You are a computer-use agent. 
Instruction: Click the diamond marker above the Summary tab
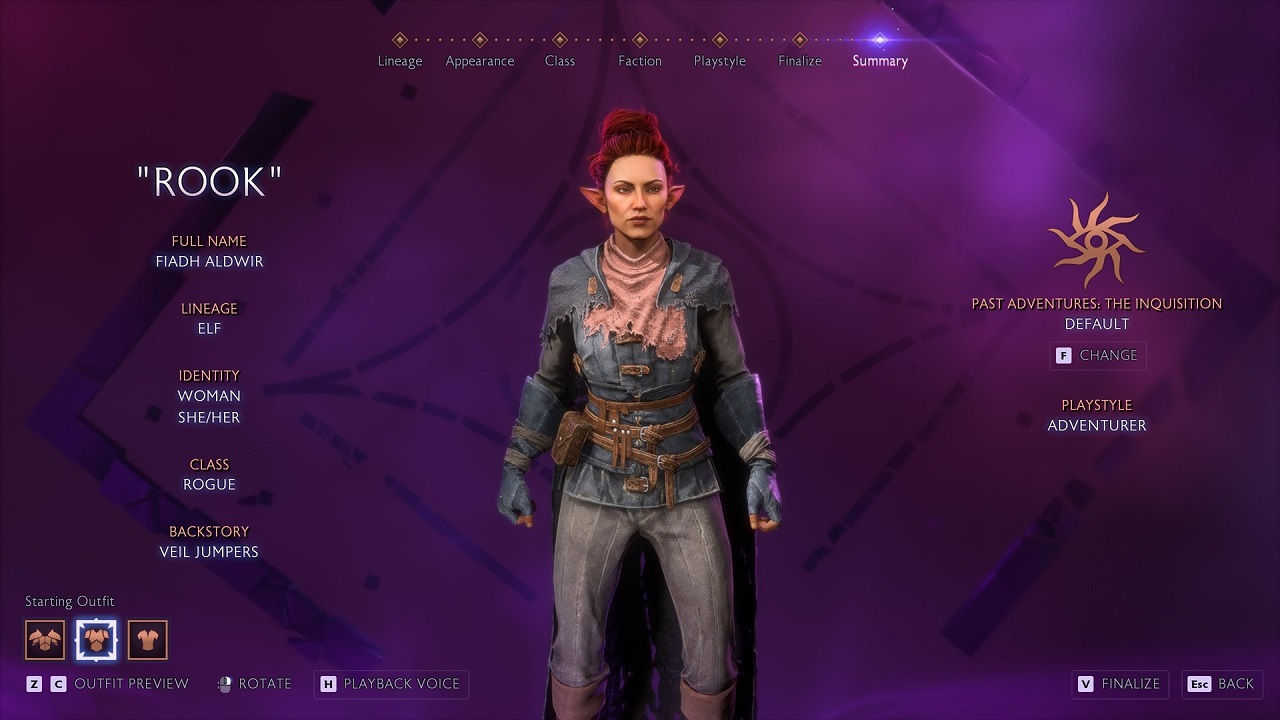coord(879,39)
